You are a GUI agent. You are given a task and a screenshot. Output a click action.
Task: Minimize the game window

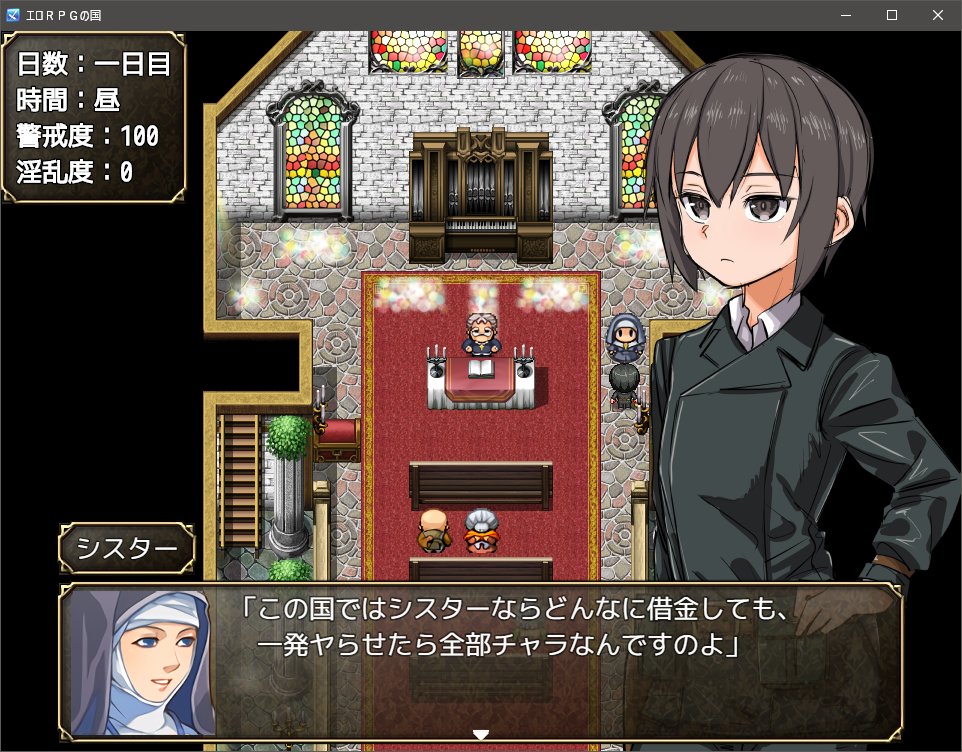(846, 16)
